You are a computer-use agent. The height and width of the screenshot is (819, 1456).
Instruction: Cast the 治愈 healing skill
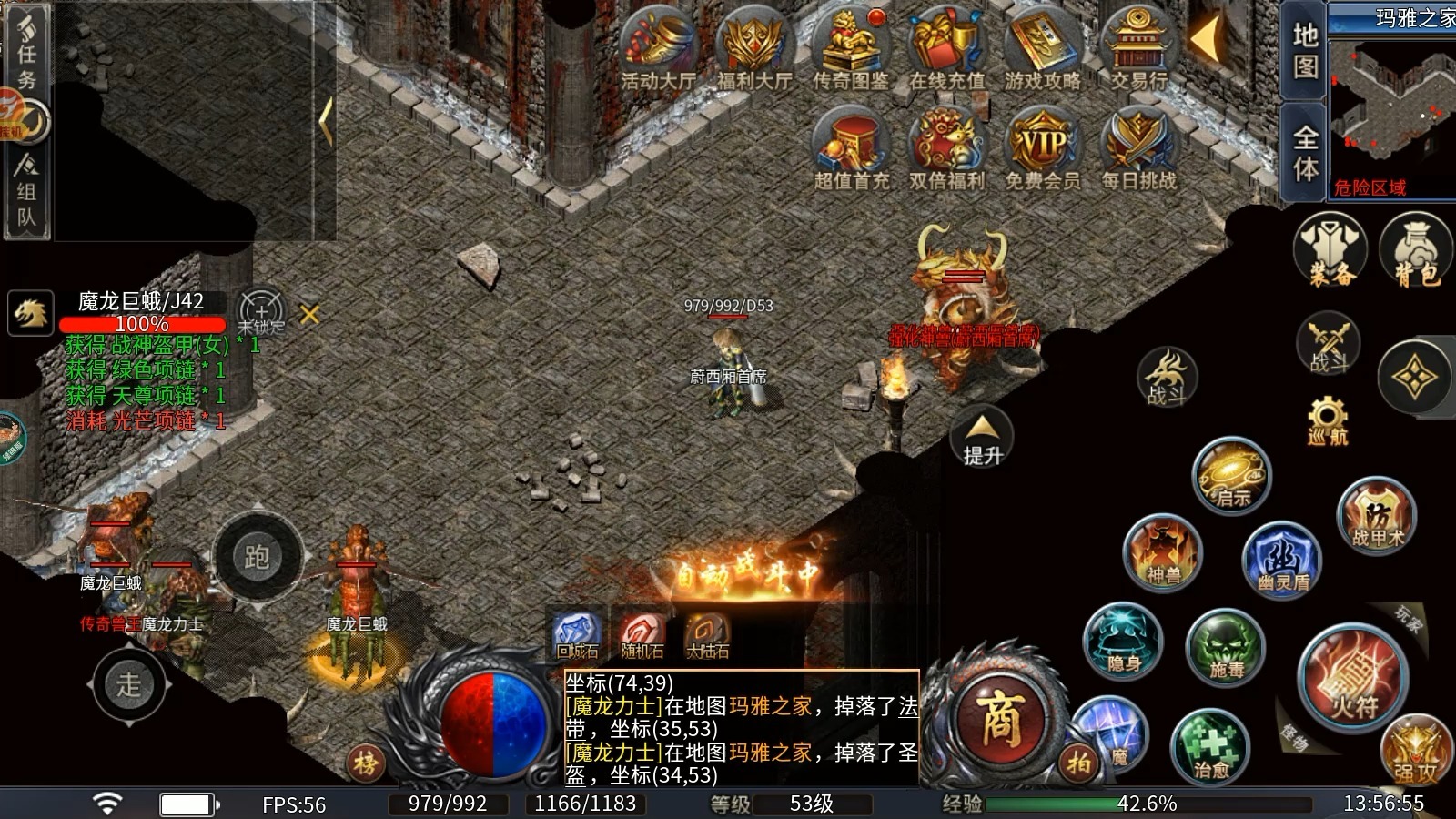(x=1210, y=746)
